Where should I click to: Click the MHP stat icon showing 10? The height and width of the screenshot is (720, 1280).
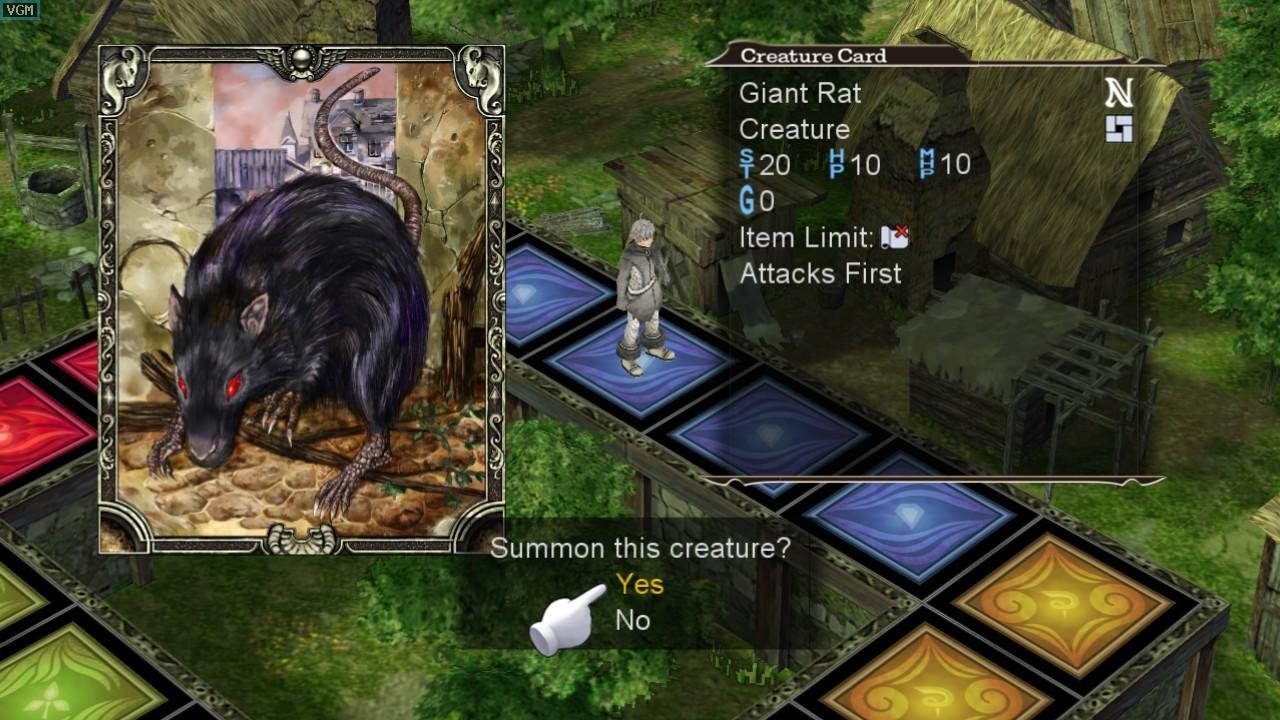click(x=925, y=163)
